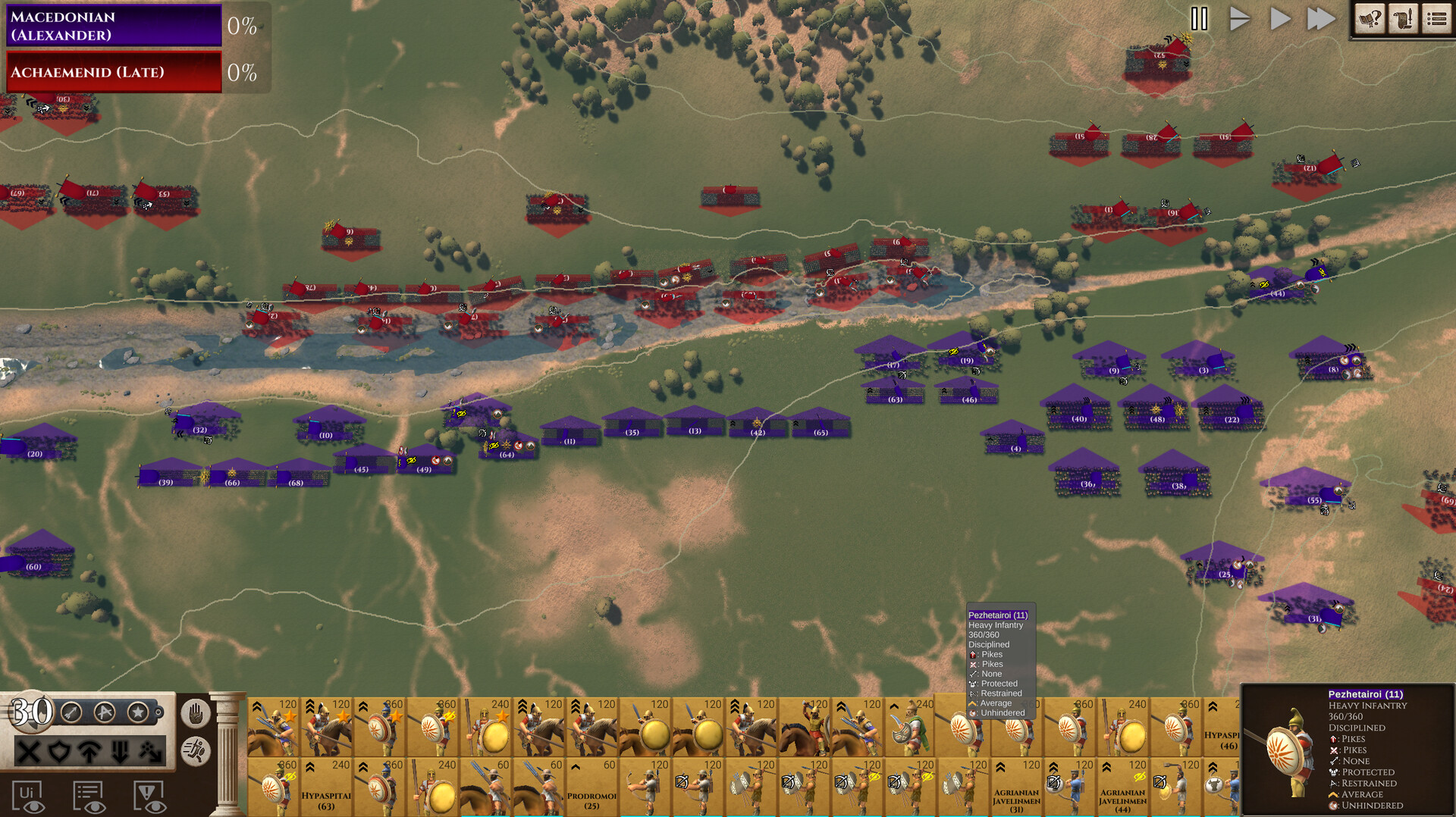
Task: Click the scroll and sword briefing icon
Action: pos(1404,18)
